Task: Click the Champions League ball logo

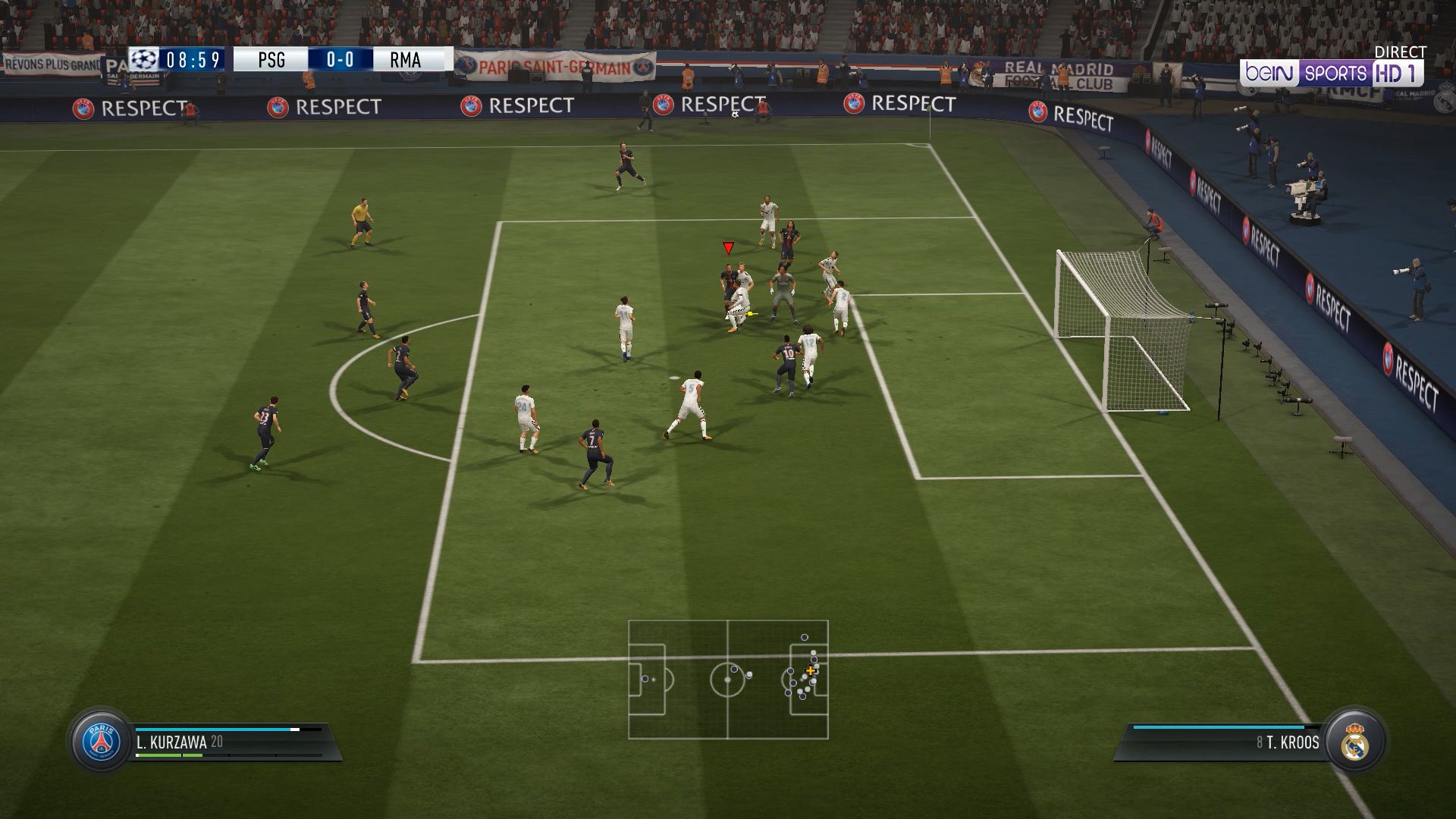Action: (144, 59)
